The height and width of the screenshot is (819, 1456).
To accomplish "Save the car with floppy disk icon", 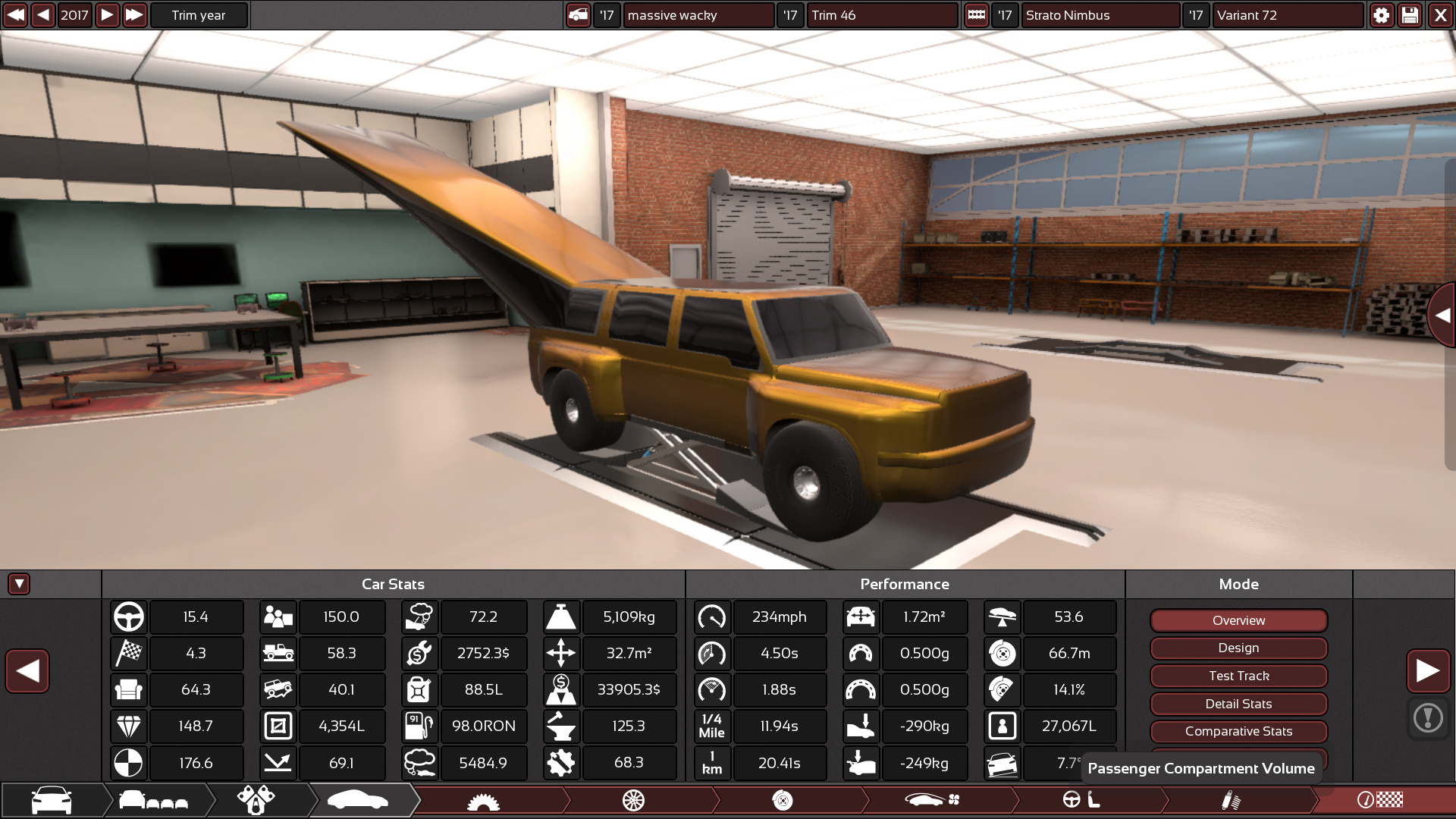I will (1410, 15).
